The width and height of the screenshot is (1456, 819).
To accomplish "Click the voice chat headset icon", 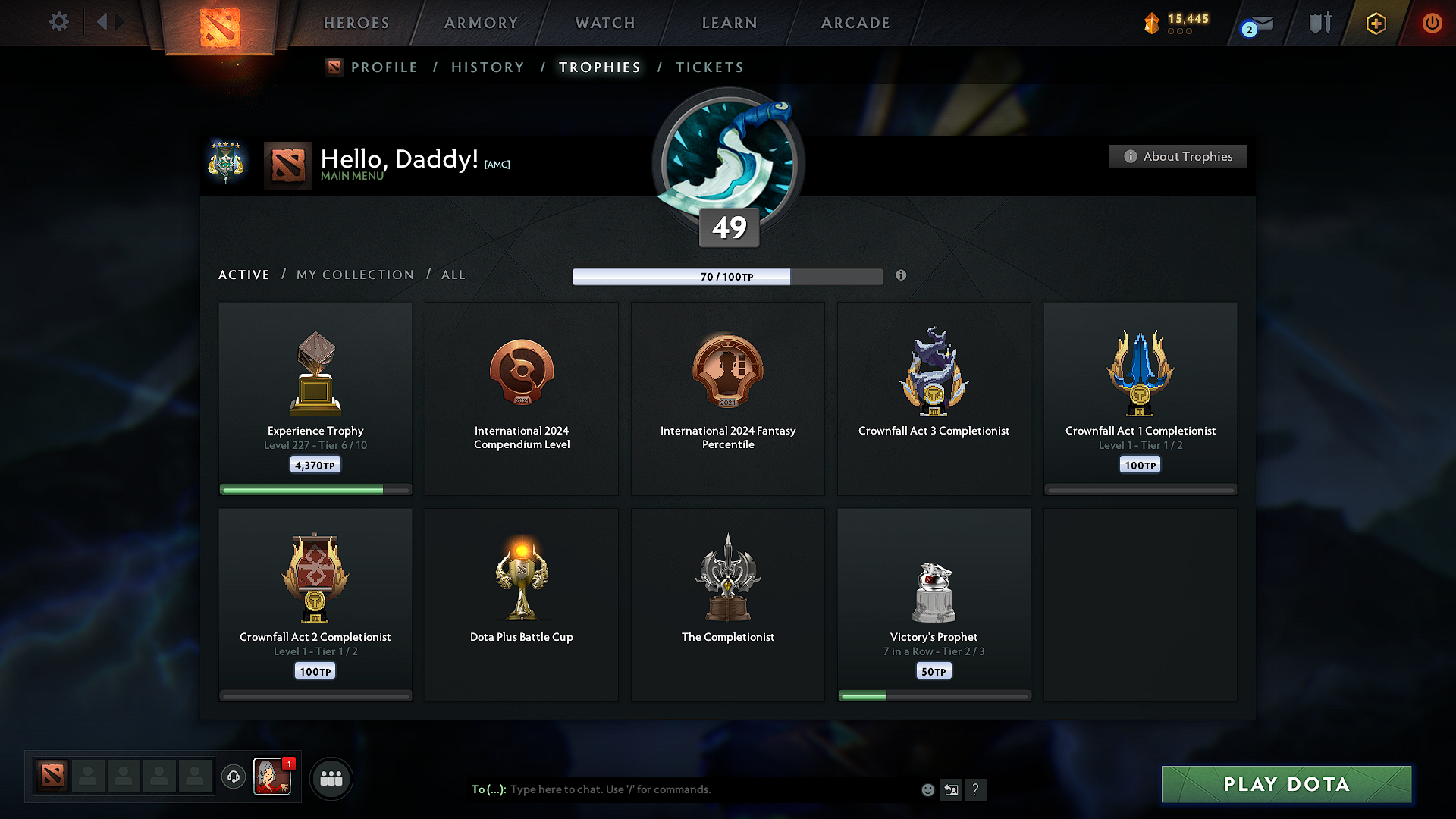I will point(234,777).
